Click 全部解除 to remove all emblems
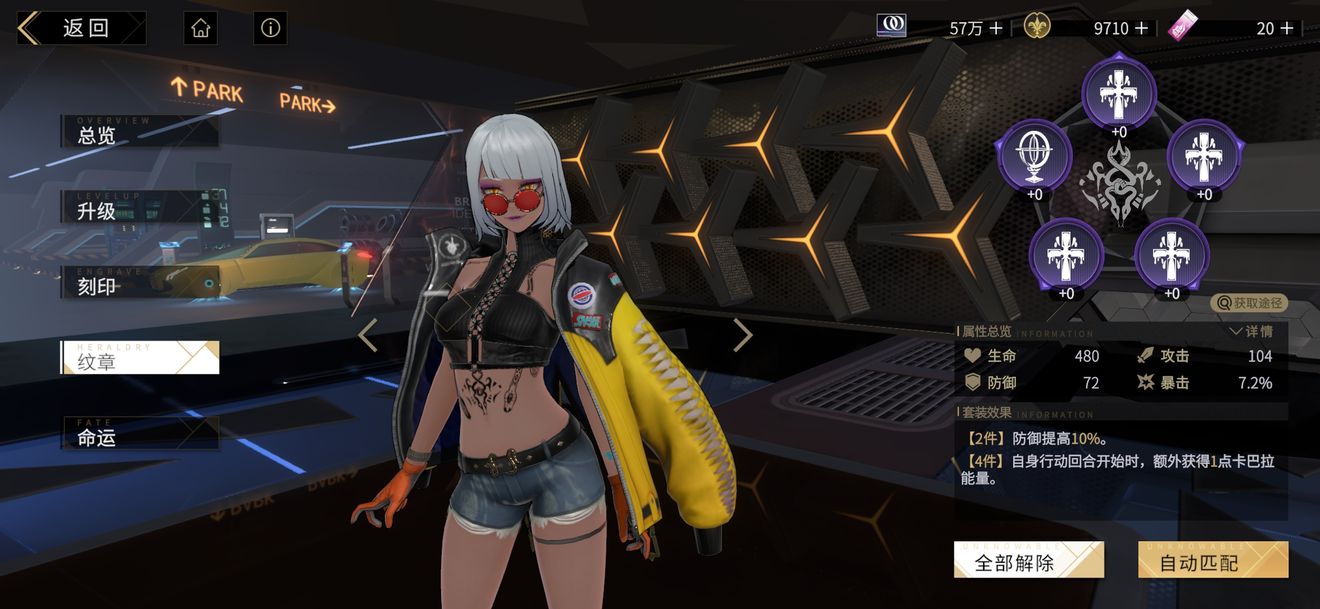Image resolution: width=1320 pixels, height=609 pixels. (1028, 562)
